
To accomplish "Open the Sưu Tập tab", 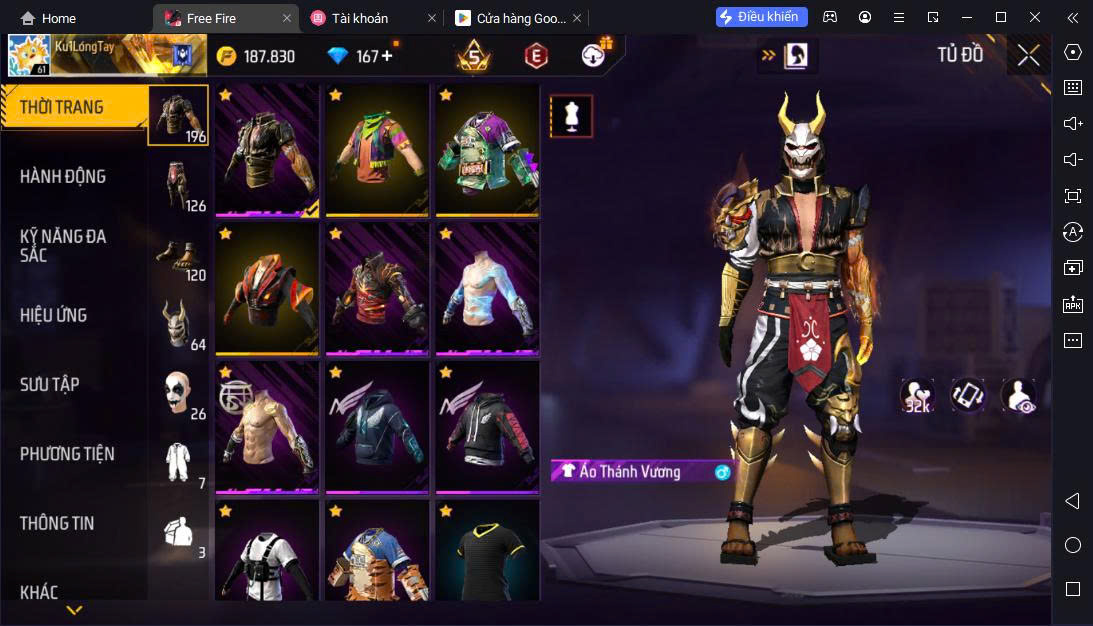I will 50,385.
